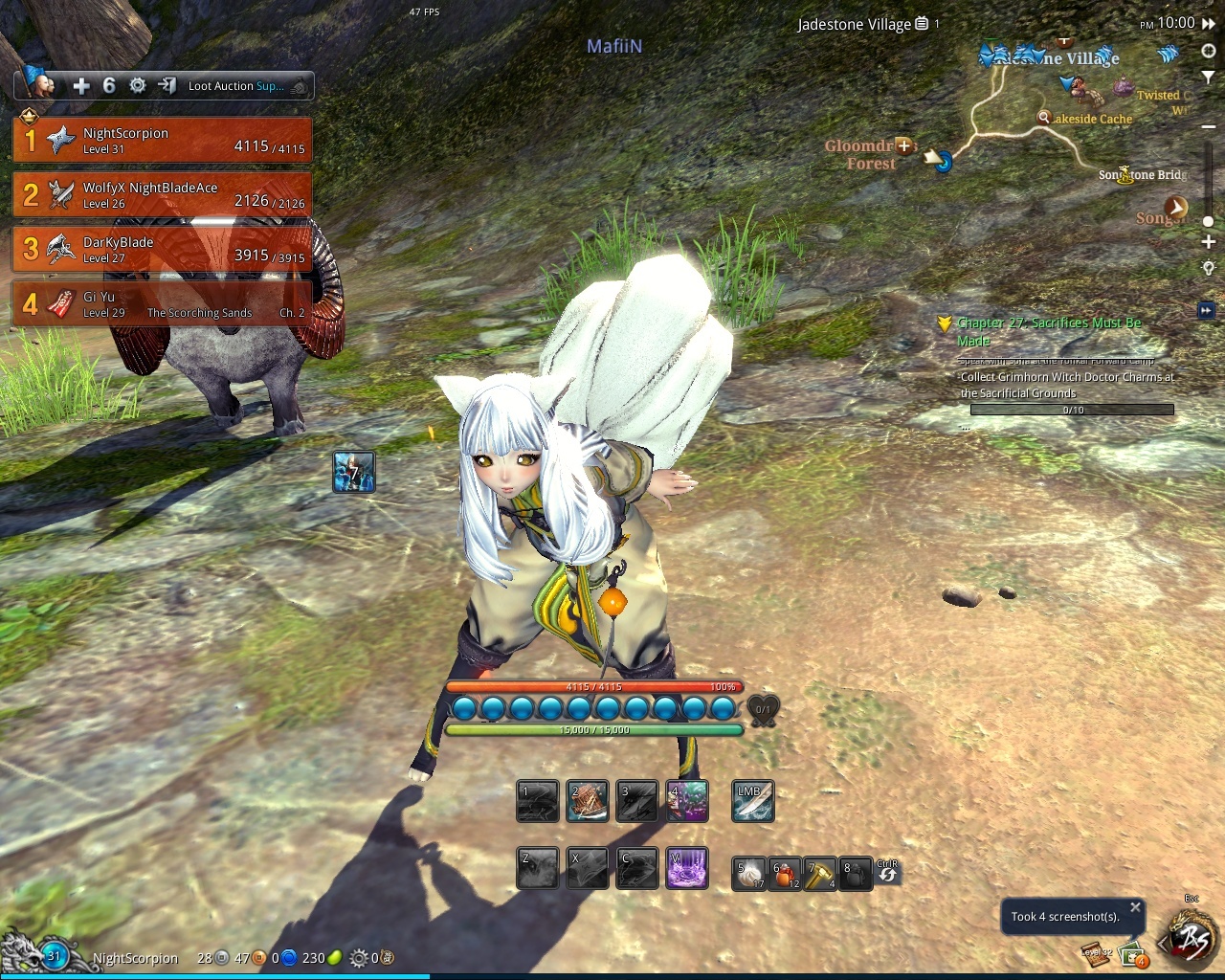
Task: Use the dumpling item in slot 5
Action: tap(748, 873)
